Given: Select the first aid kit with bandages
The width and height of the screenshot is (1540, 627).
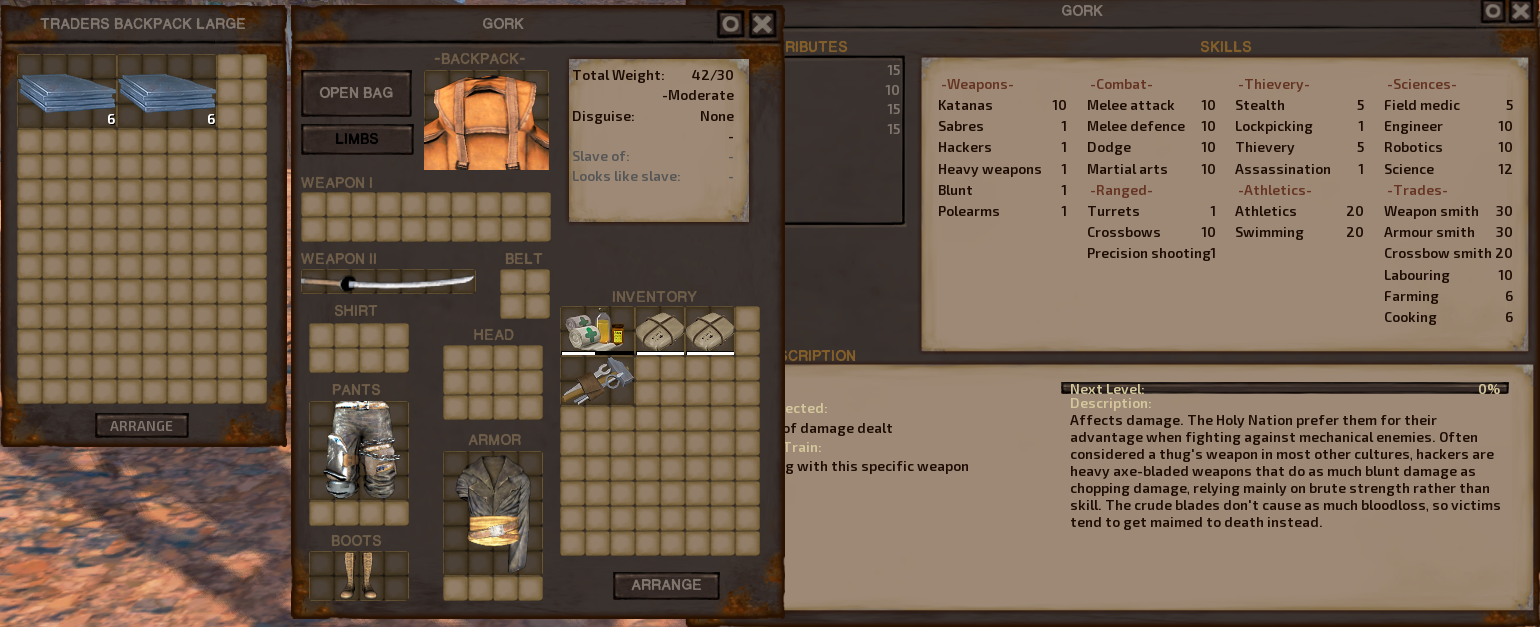Looking at the screenshot, I should 597,331.
